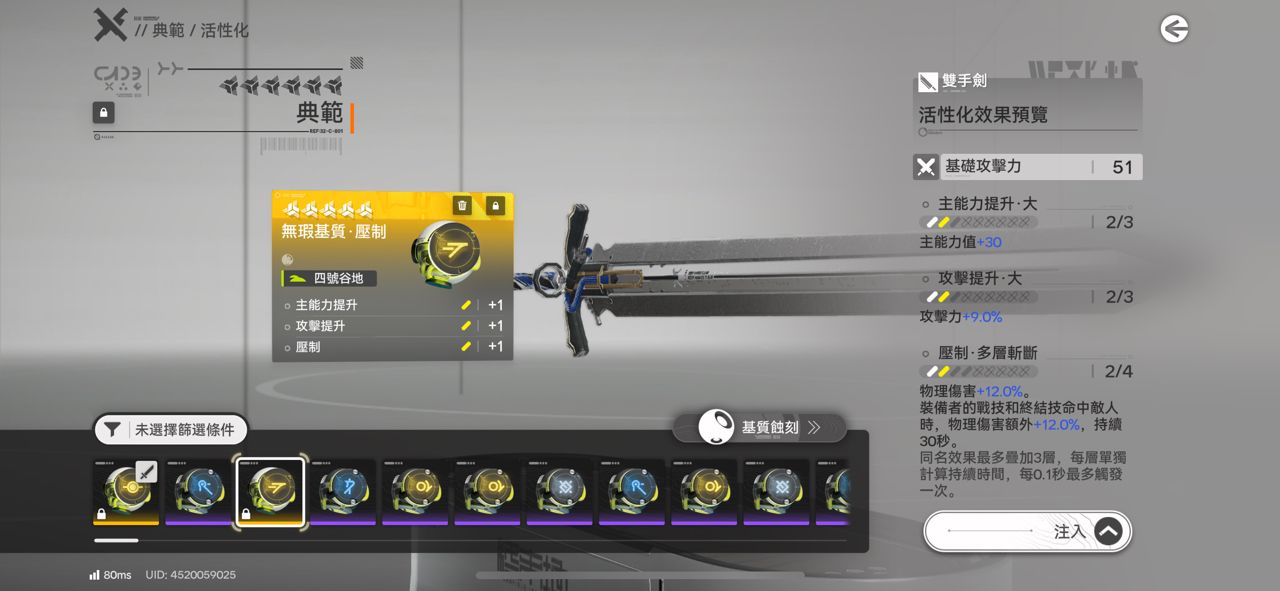Click the 壓制·多層斬斷 effect entry

coord(987,353)
